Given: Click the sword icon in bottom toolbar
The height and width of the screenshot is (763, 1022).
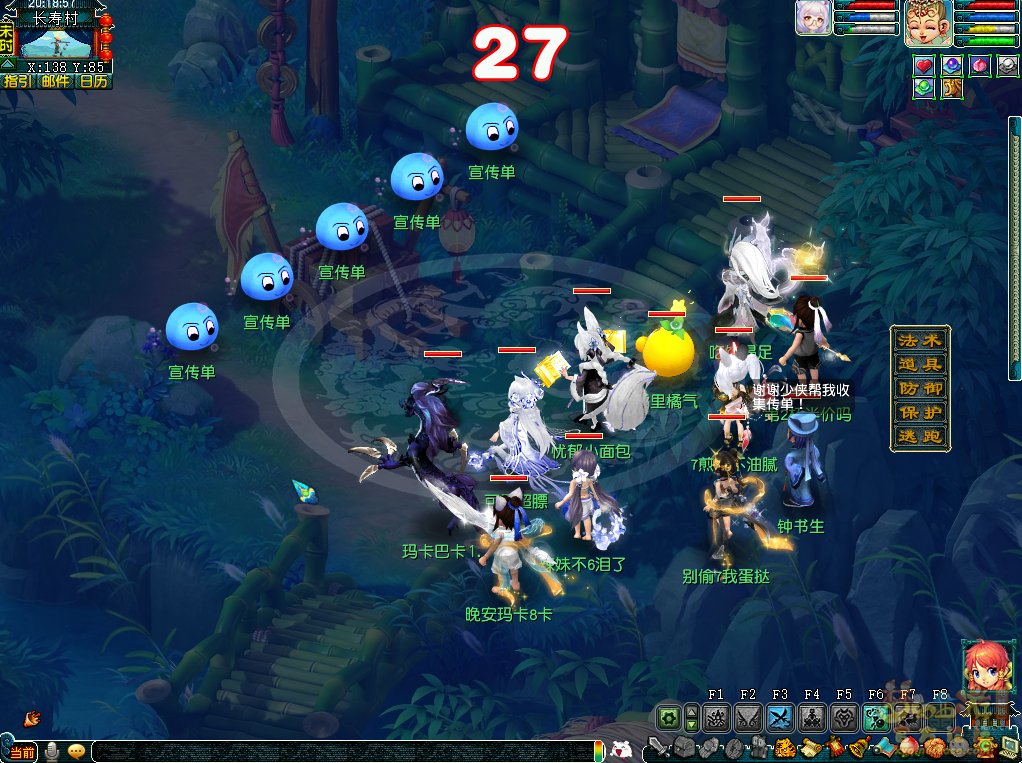Looking at the screenshot, I should coord(657,746).
